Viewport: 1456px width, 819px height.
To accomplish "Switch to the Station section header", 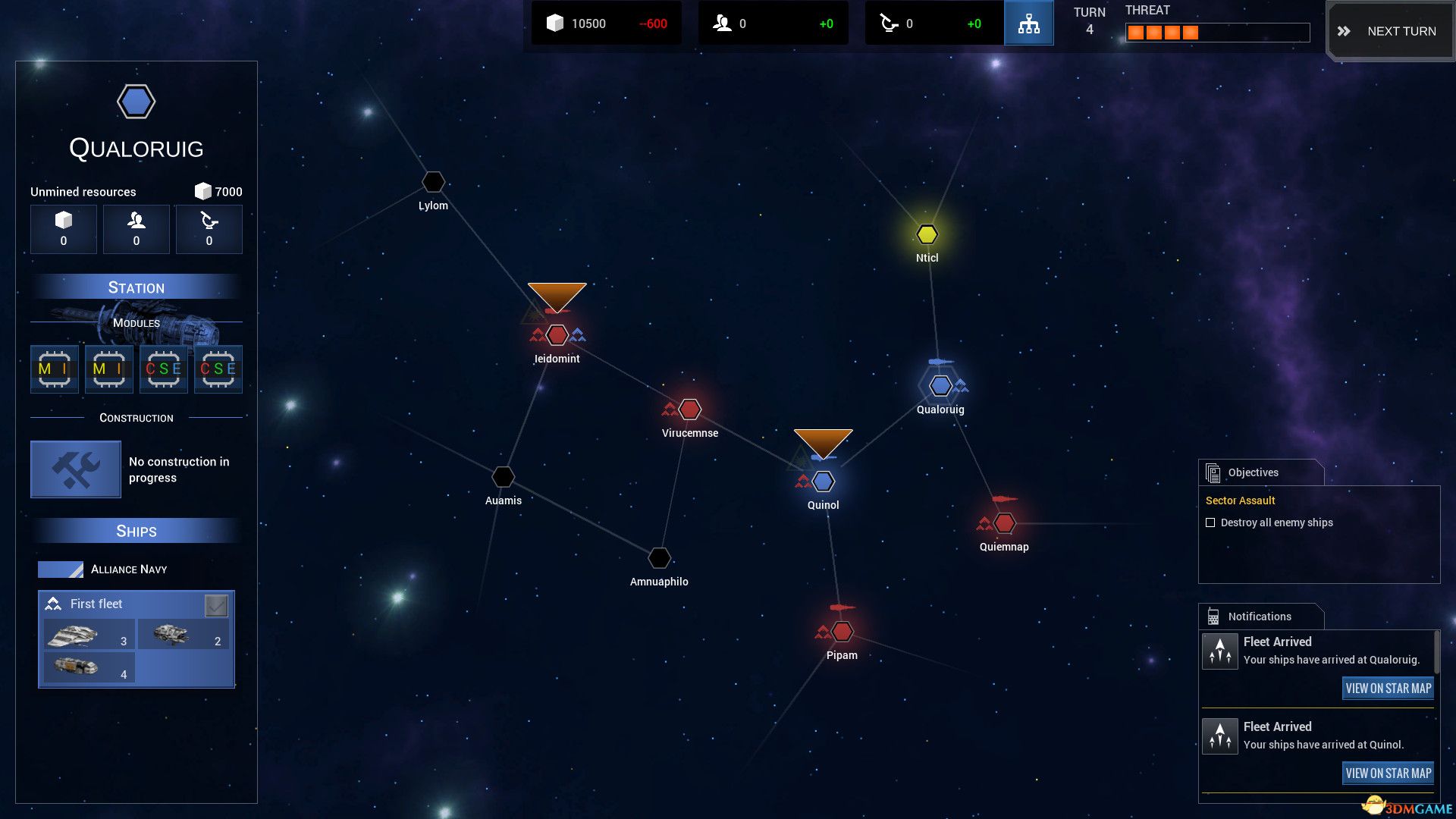I will pyautogui.click(x=136, y=287).
